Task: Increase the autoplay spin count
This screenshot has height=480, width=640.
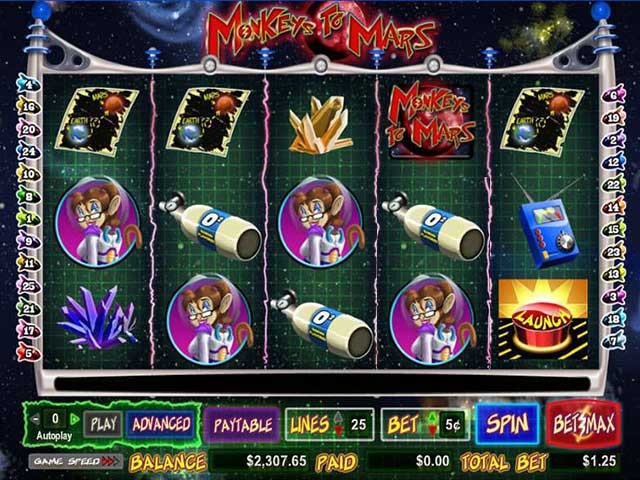Action: [74, 419]
